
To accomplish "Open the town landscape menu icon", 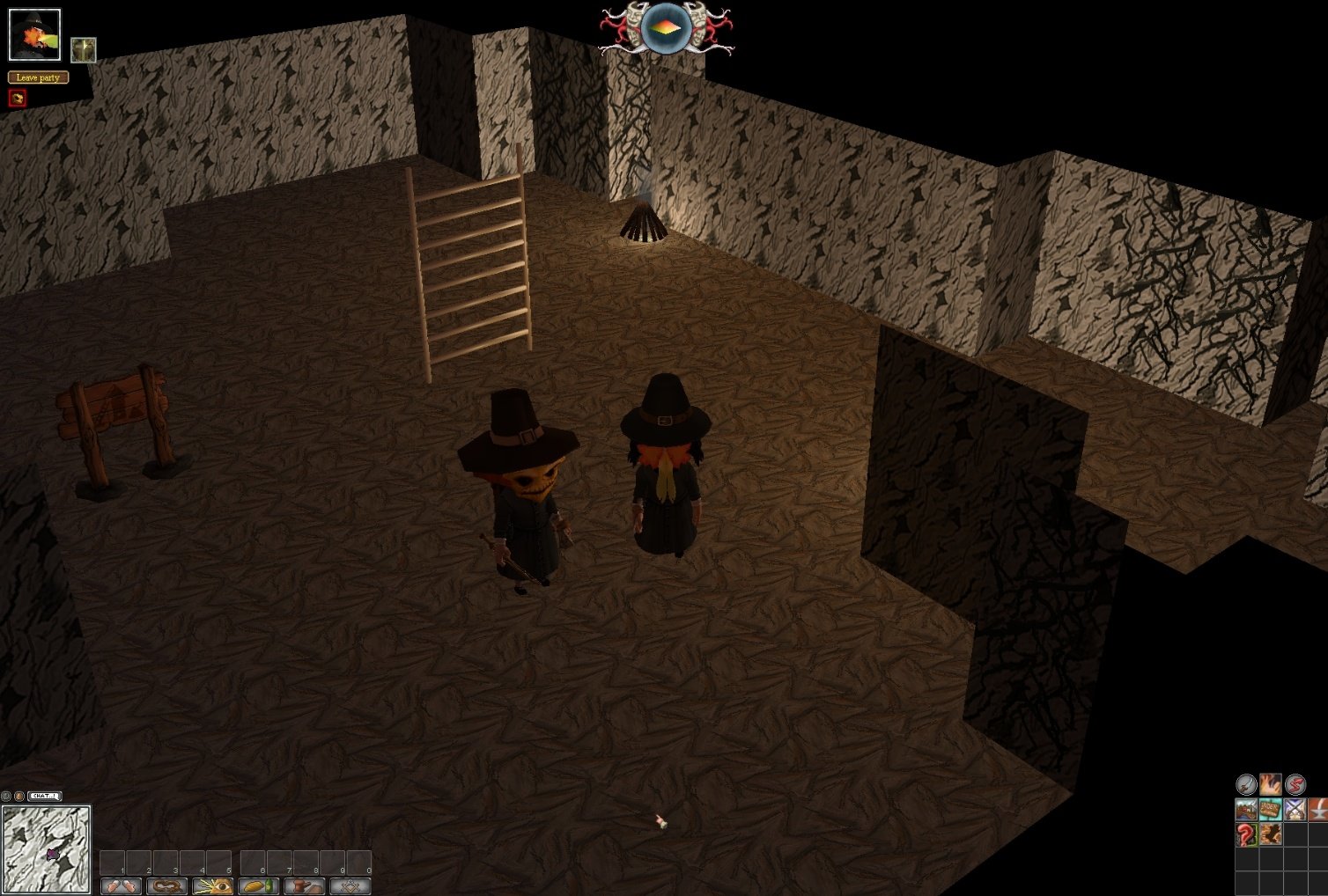I will (x=1246, y=809).
